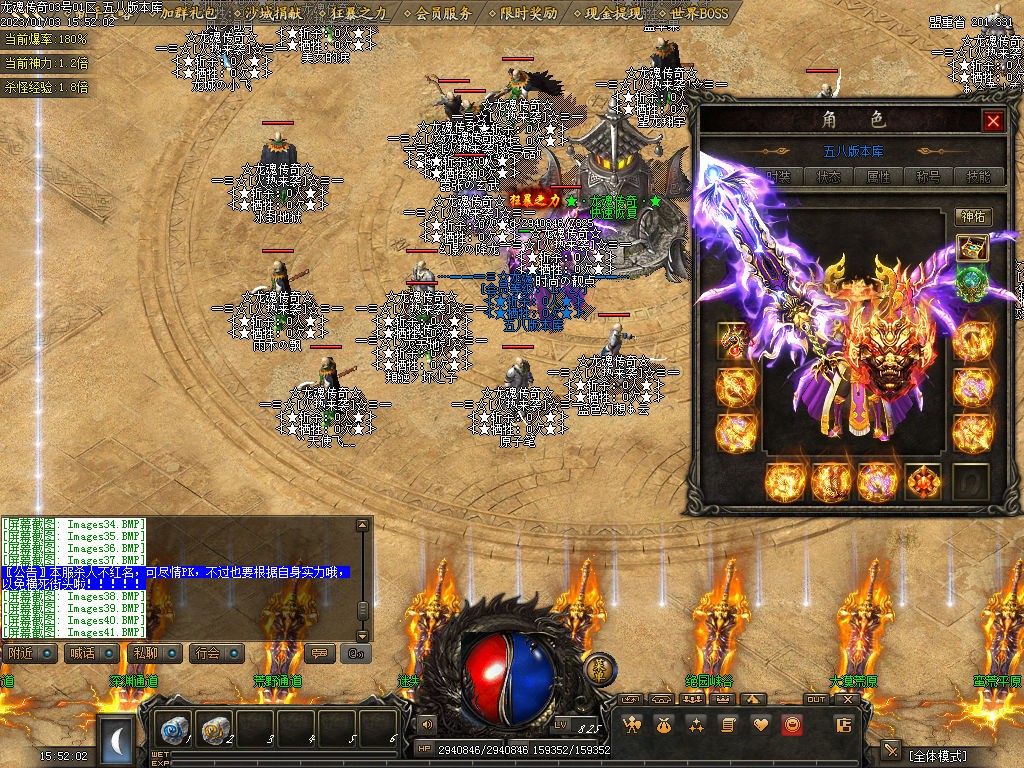The image size is (1024, 768).
Task: Open the 世界BOSS menu
Action: coord(699,14)
